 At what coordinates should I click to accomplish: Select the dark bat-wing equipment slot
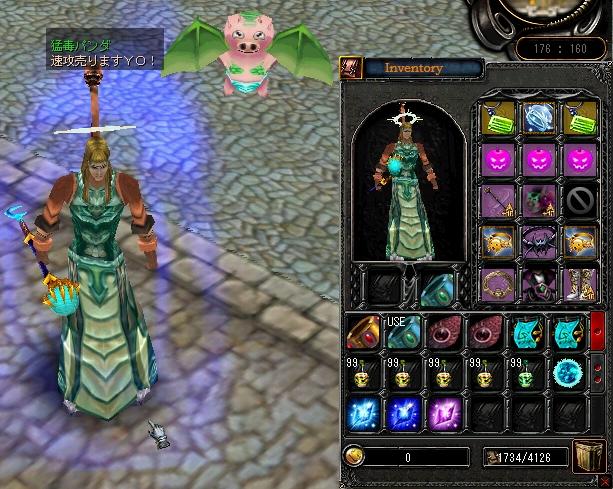(x=539, y=239)
